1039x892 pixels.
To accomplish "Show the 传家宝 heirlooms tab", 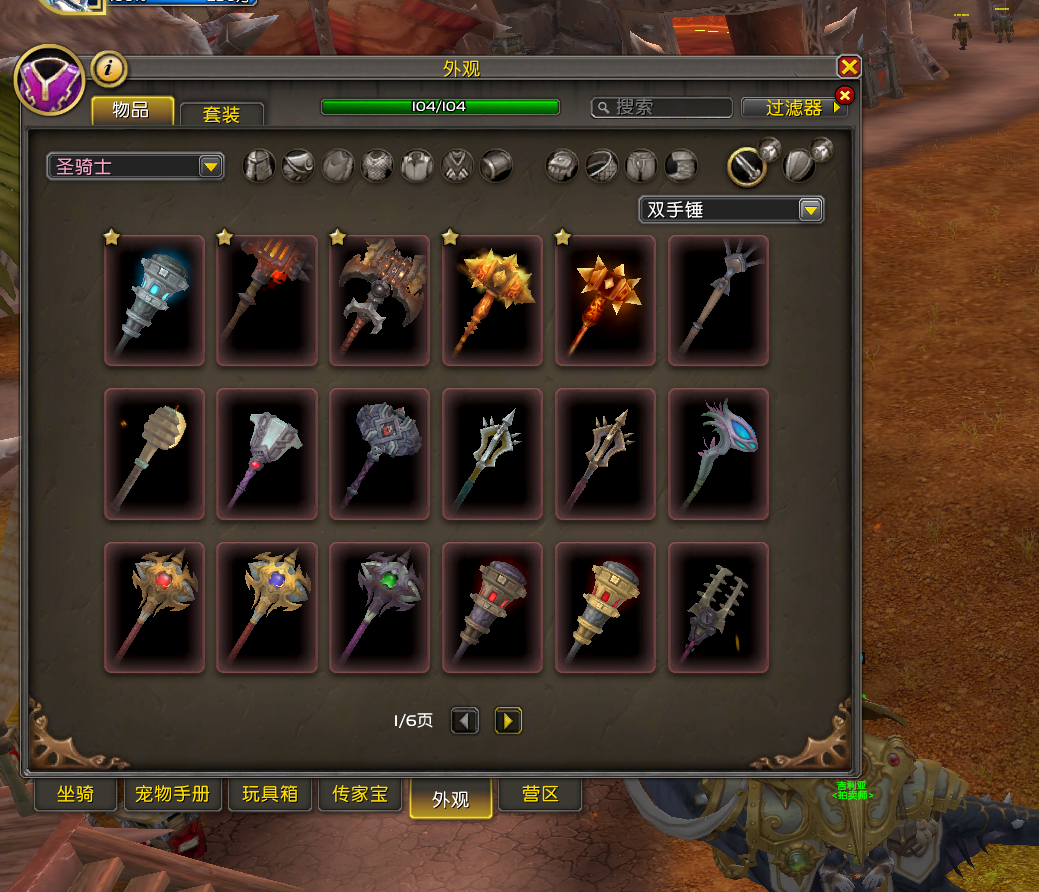I will point(359,795).
